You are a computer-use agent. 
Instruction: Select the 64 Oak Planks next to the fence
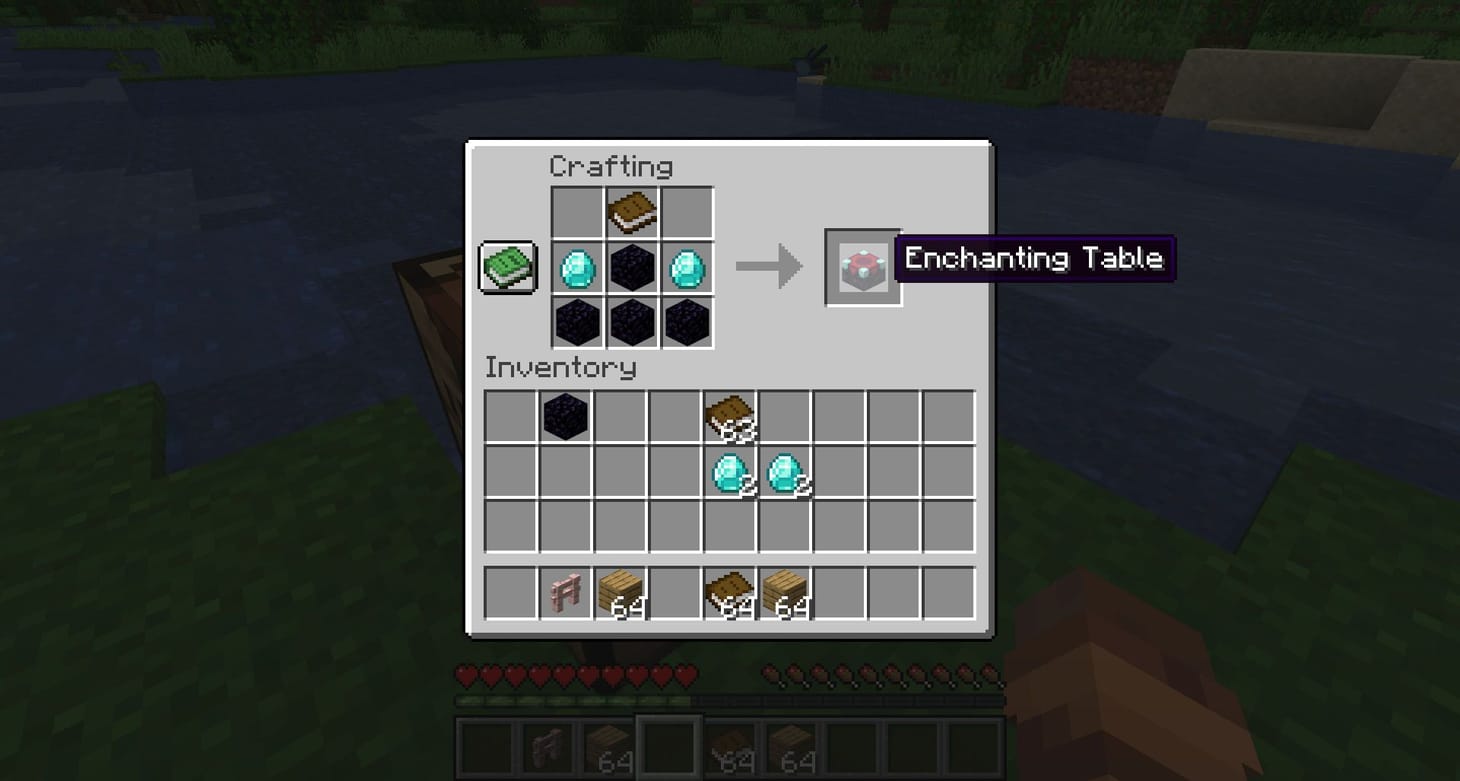coord(622,590)
